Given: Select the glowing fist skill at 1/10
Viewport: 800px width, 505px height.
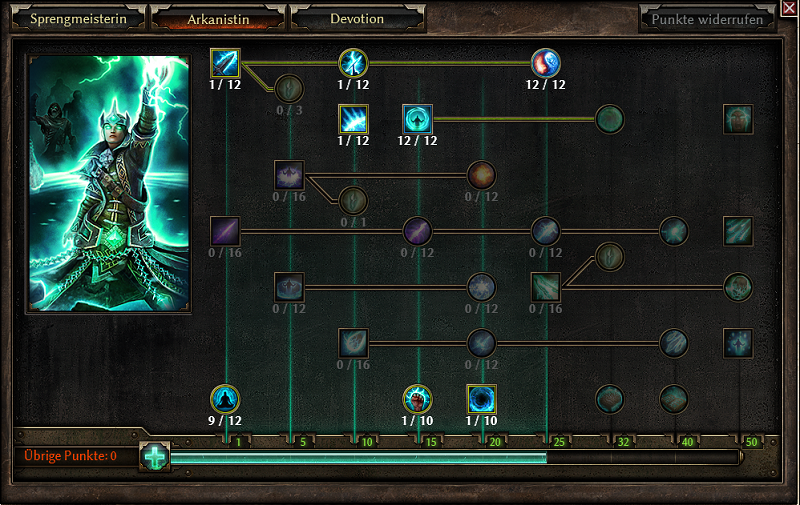Looking at the screenshot, I should (417, 399).
